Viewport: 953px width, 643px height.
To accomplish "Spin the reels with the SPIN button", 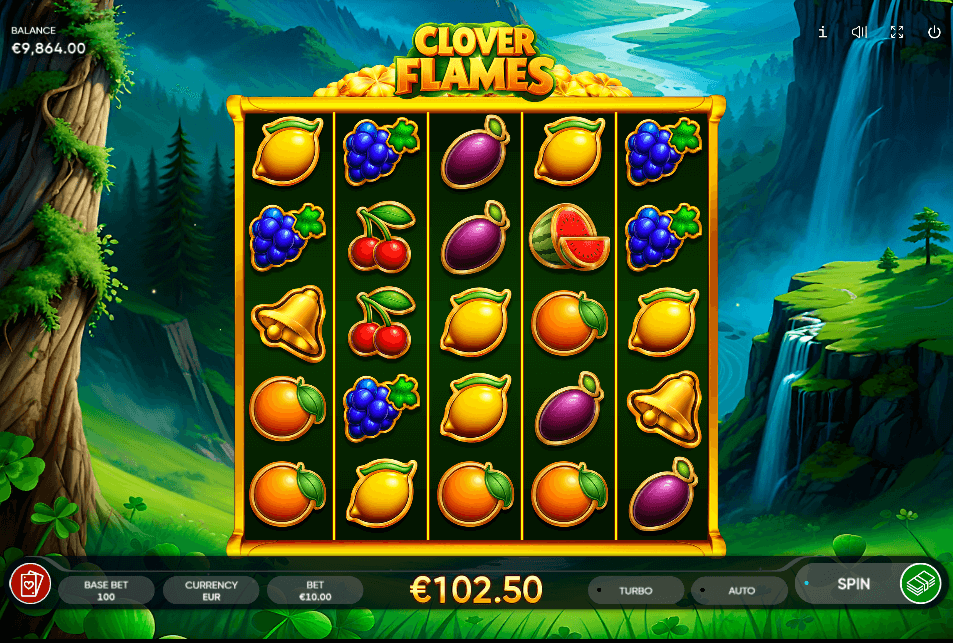I will [x=852, y=583].
